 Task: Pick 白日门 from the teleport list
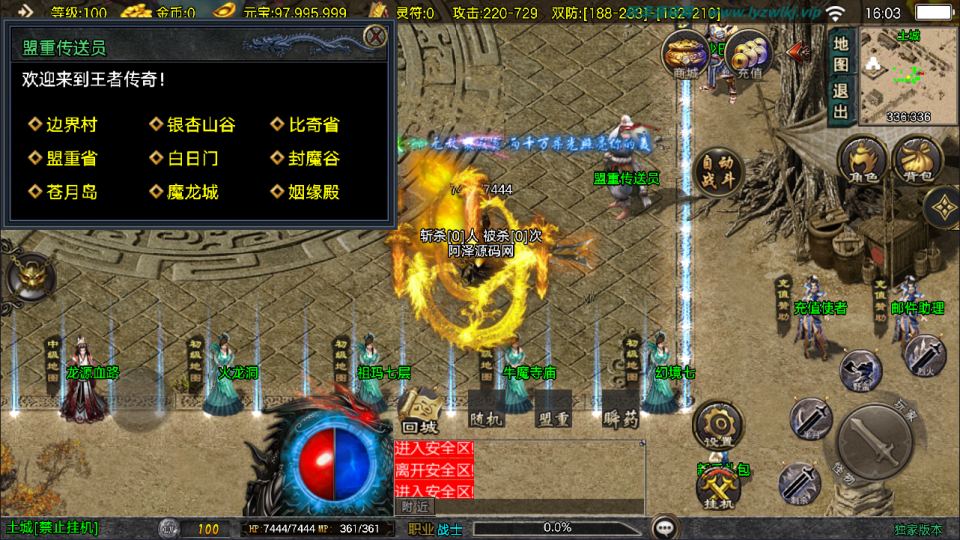point(193,158)
